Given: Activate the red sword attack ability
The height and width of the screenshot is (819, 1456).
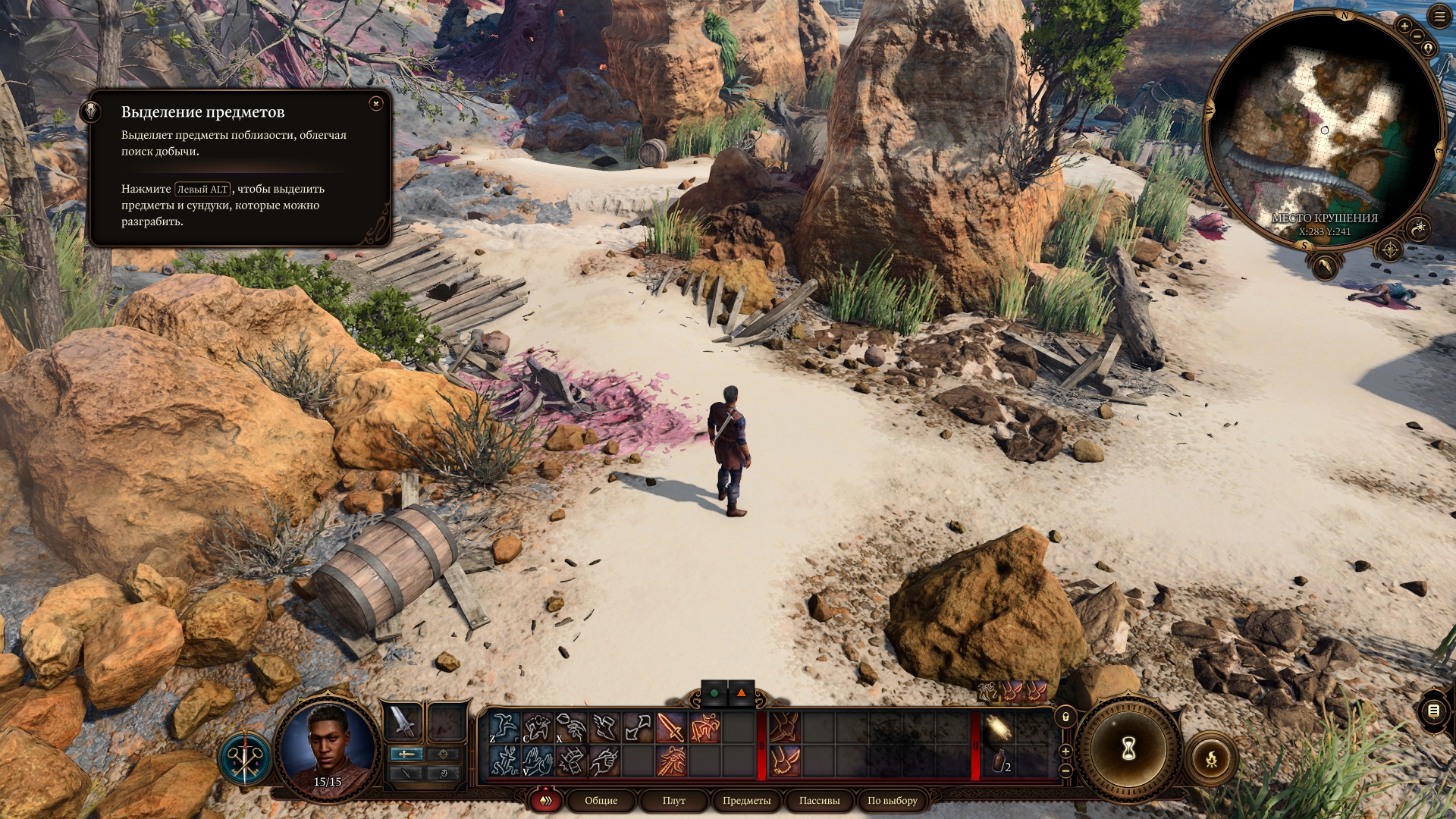Looking at the screenshot, I should coord(670,728).
